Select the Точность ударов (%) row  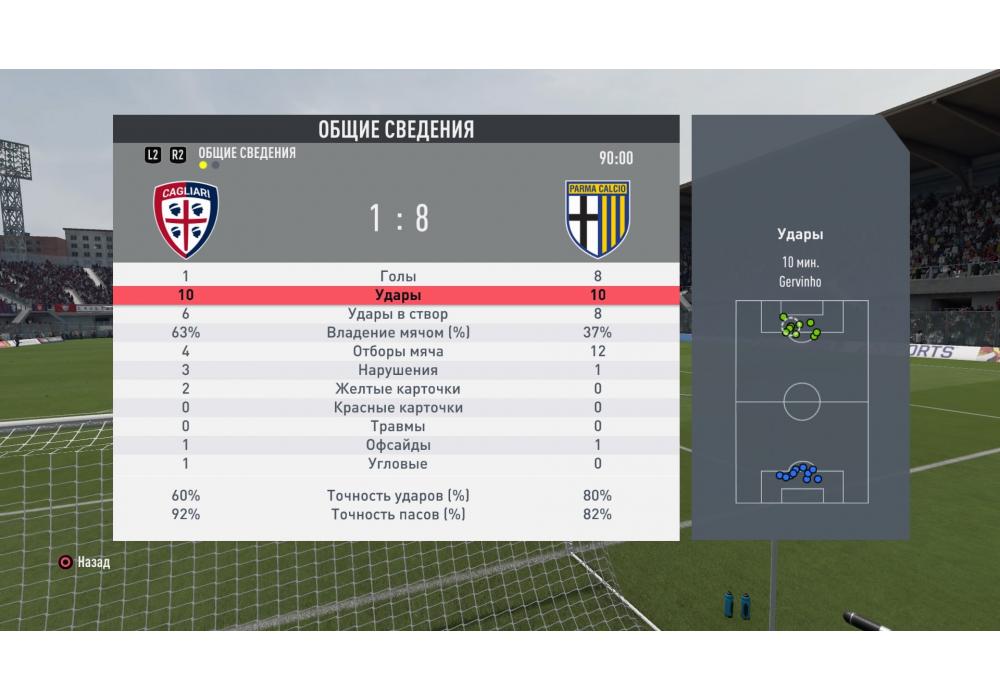click(x=398, y=495)
